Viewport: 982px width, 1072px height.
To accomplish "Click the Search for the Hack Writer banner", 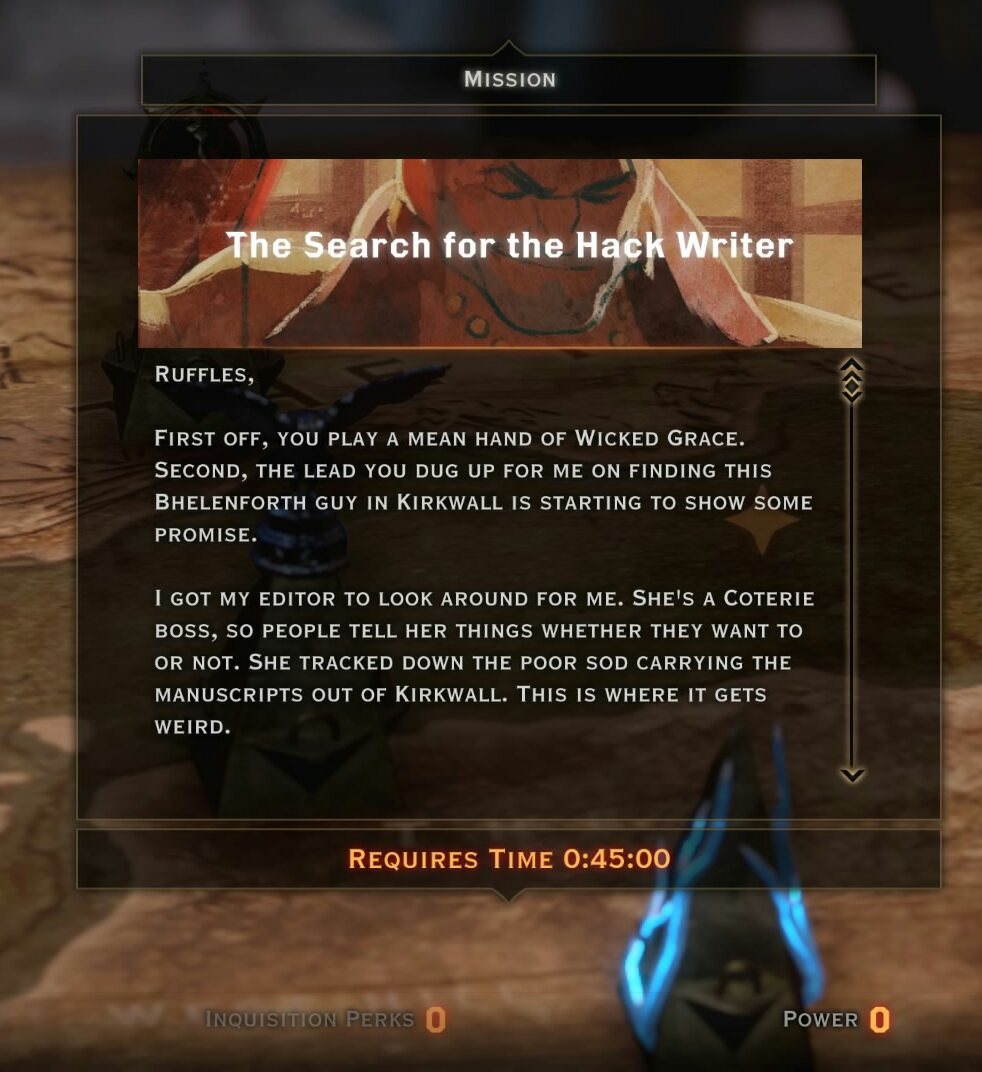I will 500,253.
